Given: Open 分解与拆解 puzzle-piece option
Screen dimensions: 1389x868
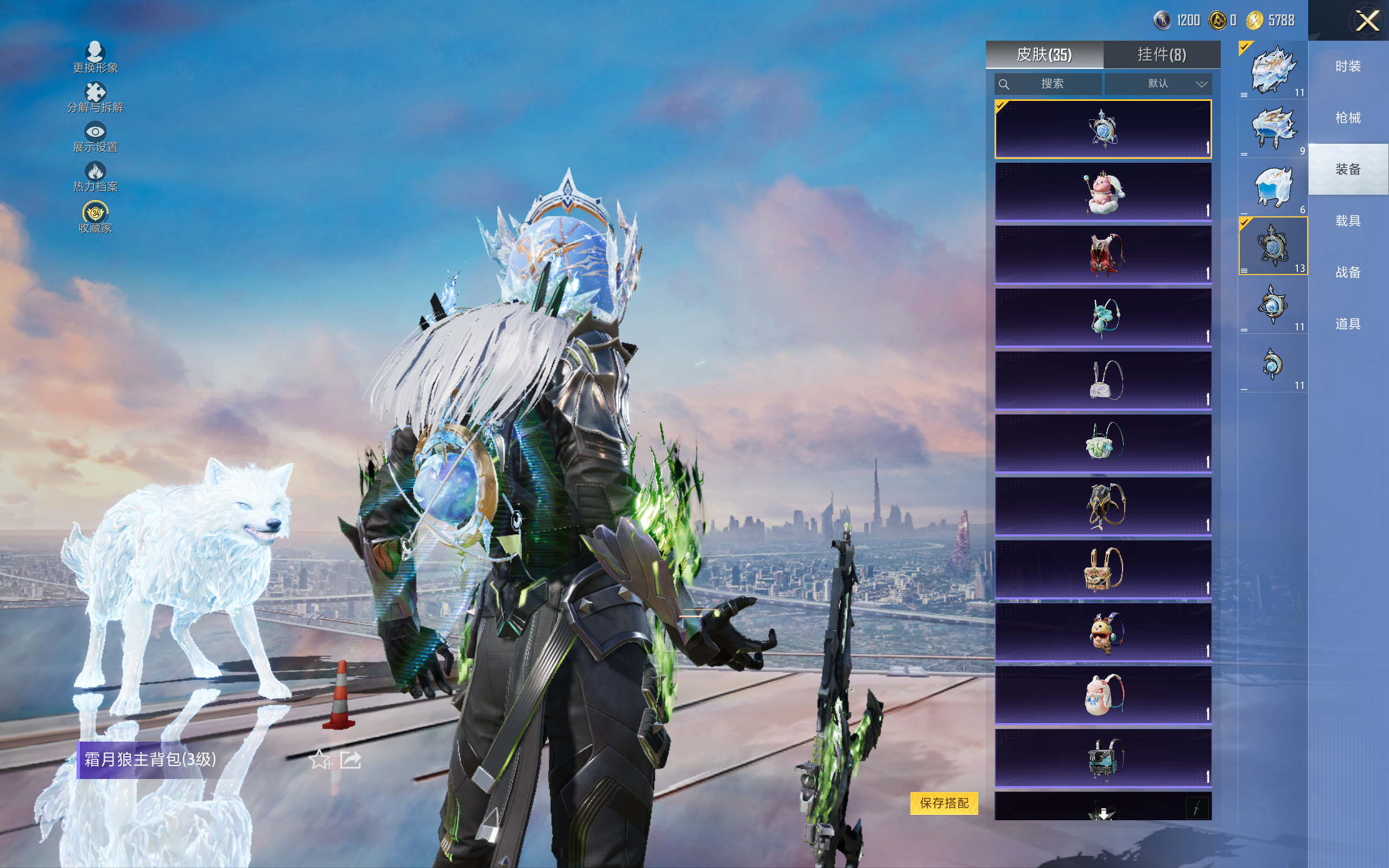Looking at the screenshot, I should 95,98.
